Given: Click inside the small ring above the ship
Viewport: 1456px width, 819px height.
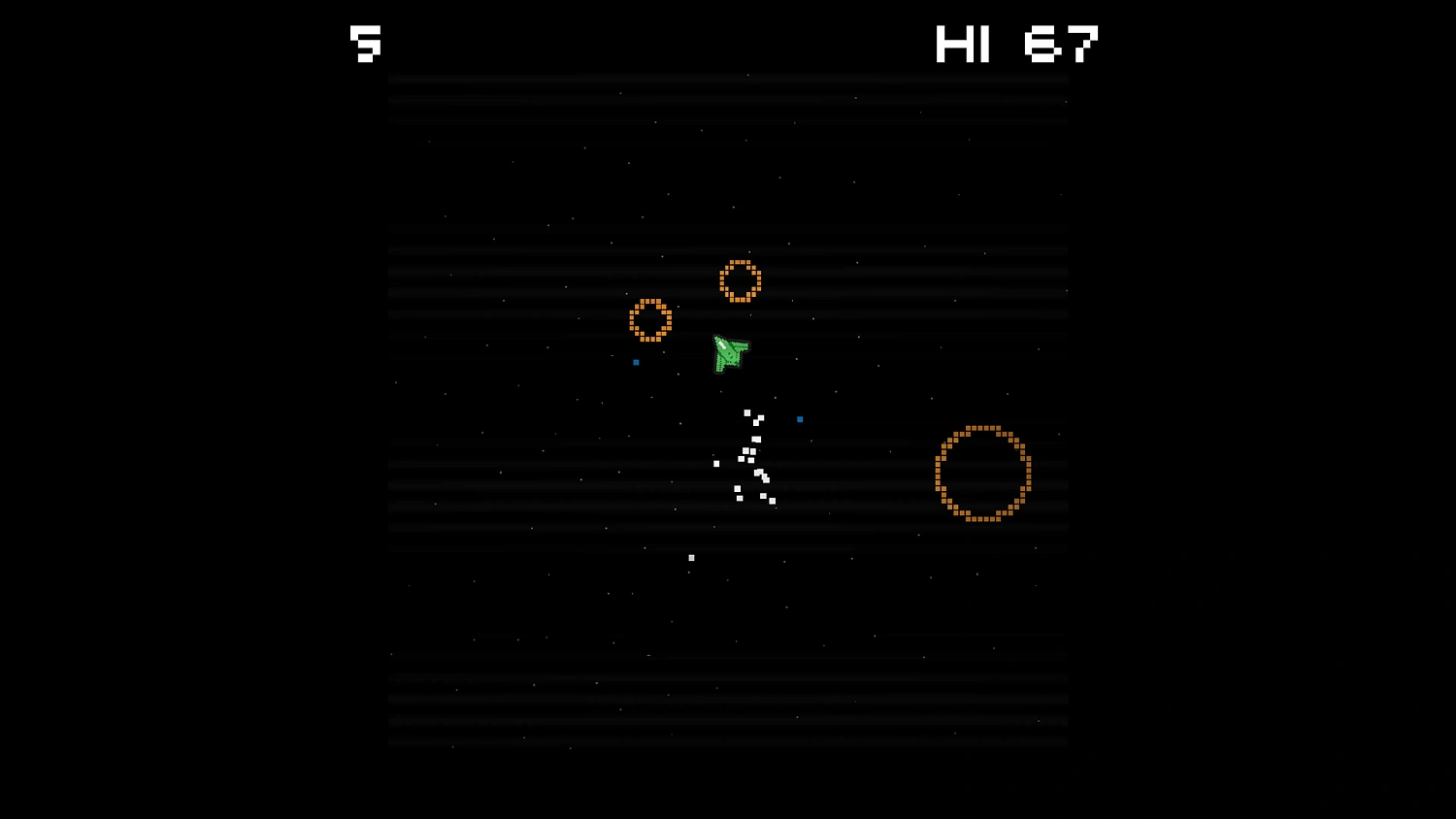Looking at the screenshot, I should (x=742, y=281).
